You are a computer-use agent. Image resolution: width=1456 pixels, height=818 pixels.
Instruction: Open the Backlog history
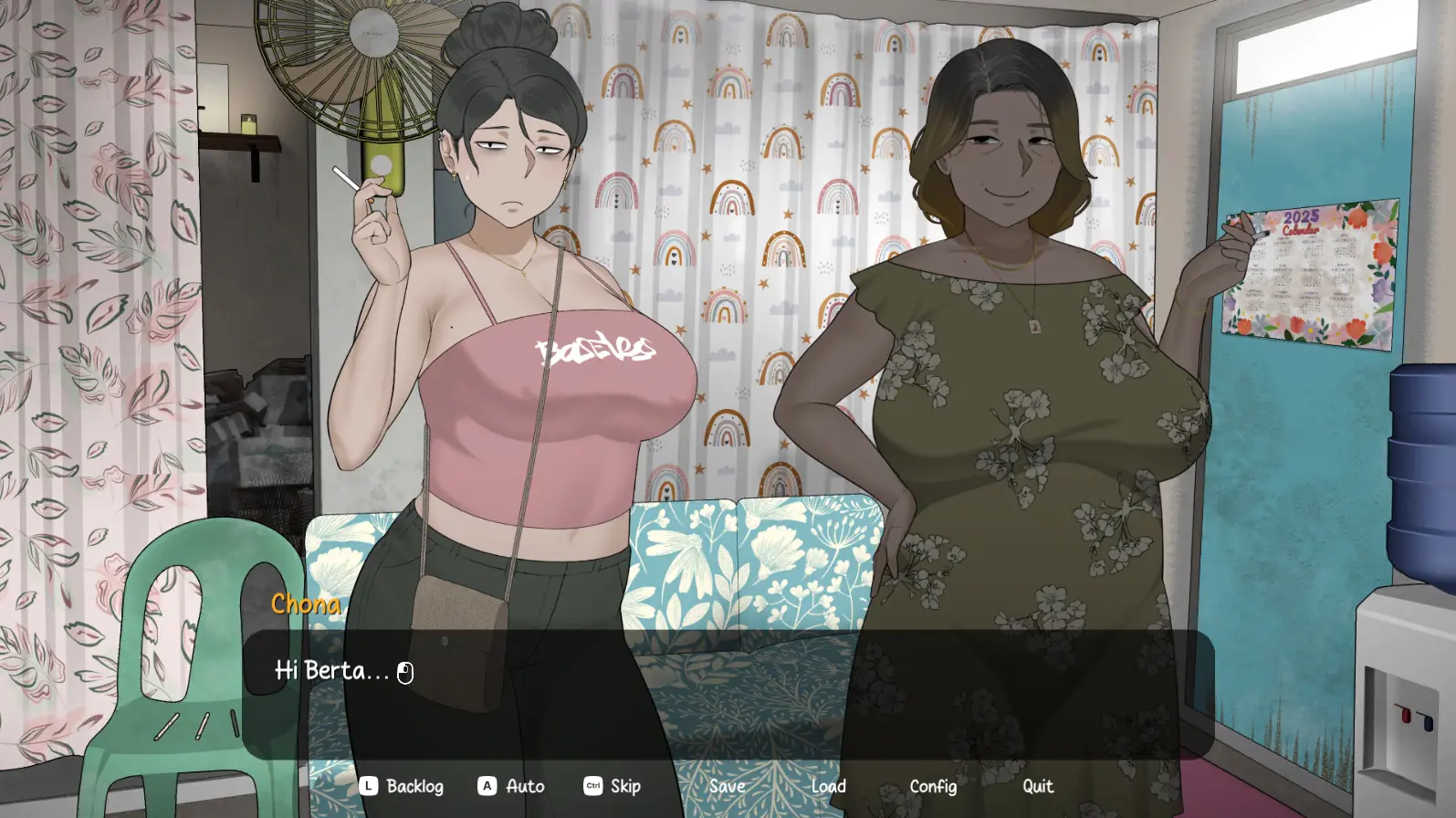point(403,786)
